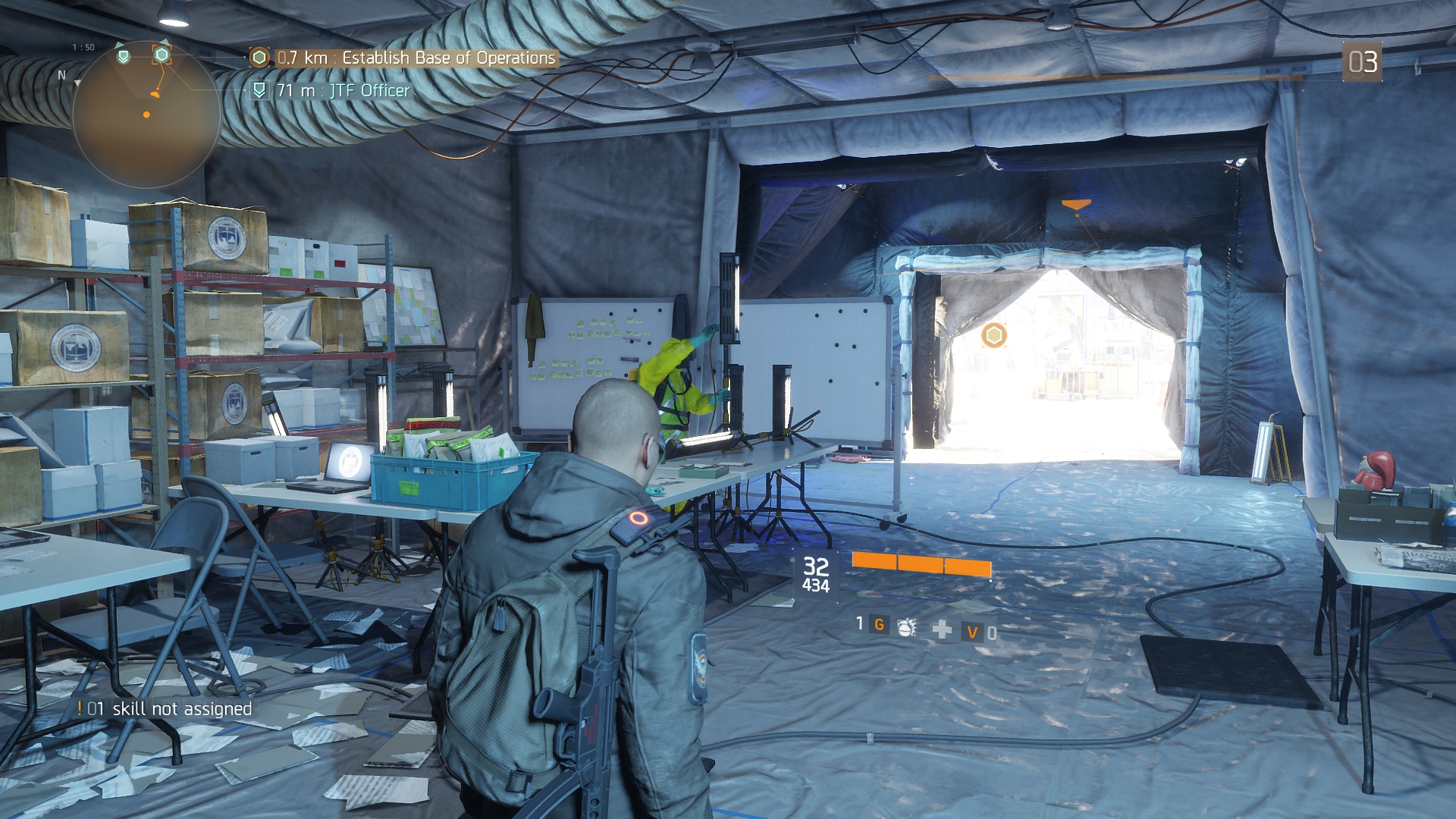The width and height of the screenshot is (1456, 819).
Task: Click the orange hexagon mission waypoint marker
Action: tap(993, 335)
